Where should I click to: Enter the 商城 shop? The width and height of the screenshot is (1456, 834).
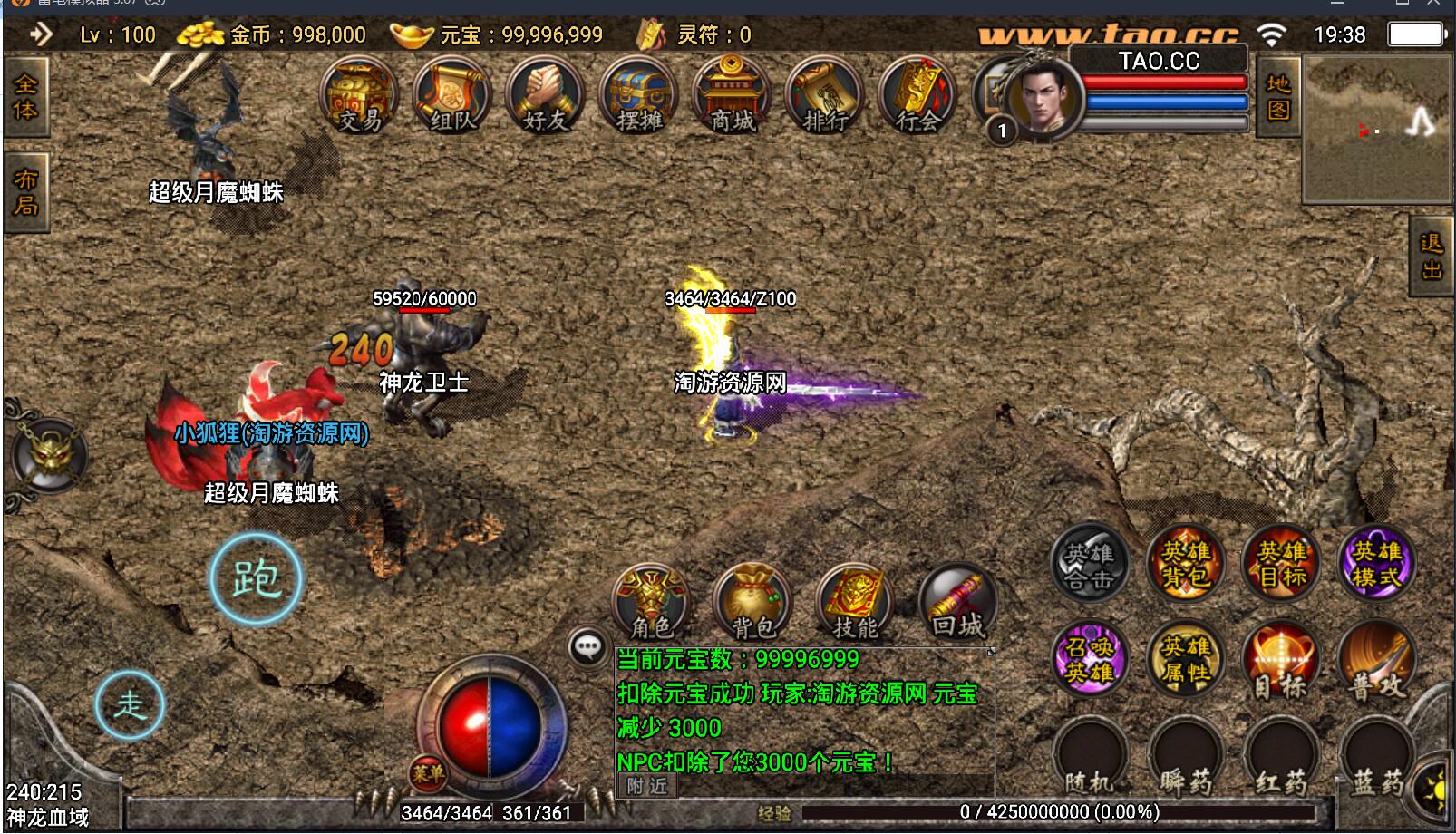[x=732, y=98]
